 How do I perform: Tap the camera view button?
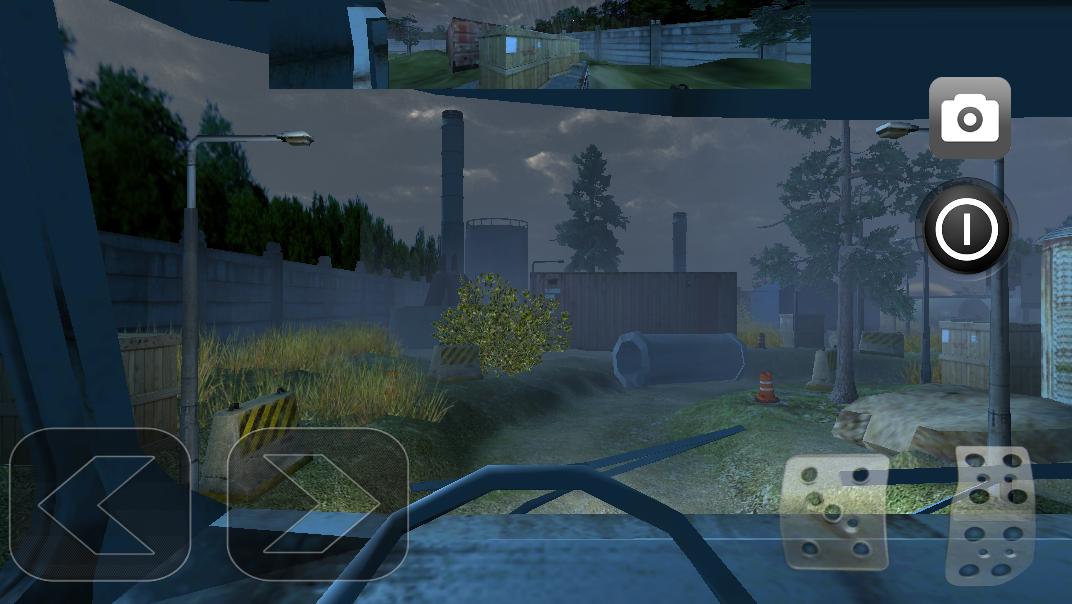coord(969,119)
